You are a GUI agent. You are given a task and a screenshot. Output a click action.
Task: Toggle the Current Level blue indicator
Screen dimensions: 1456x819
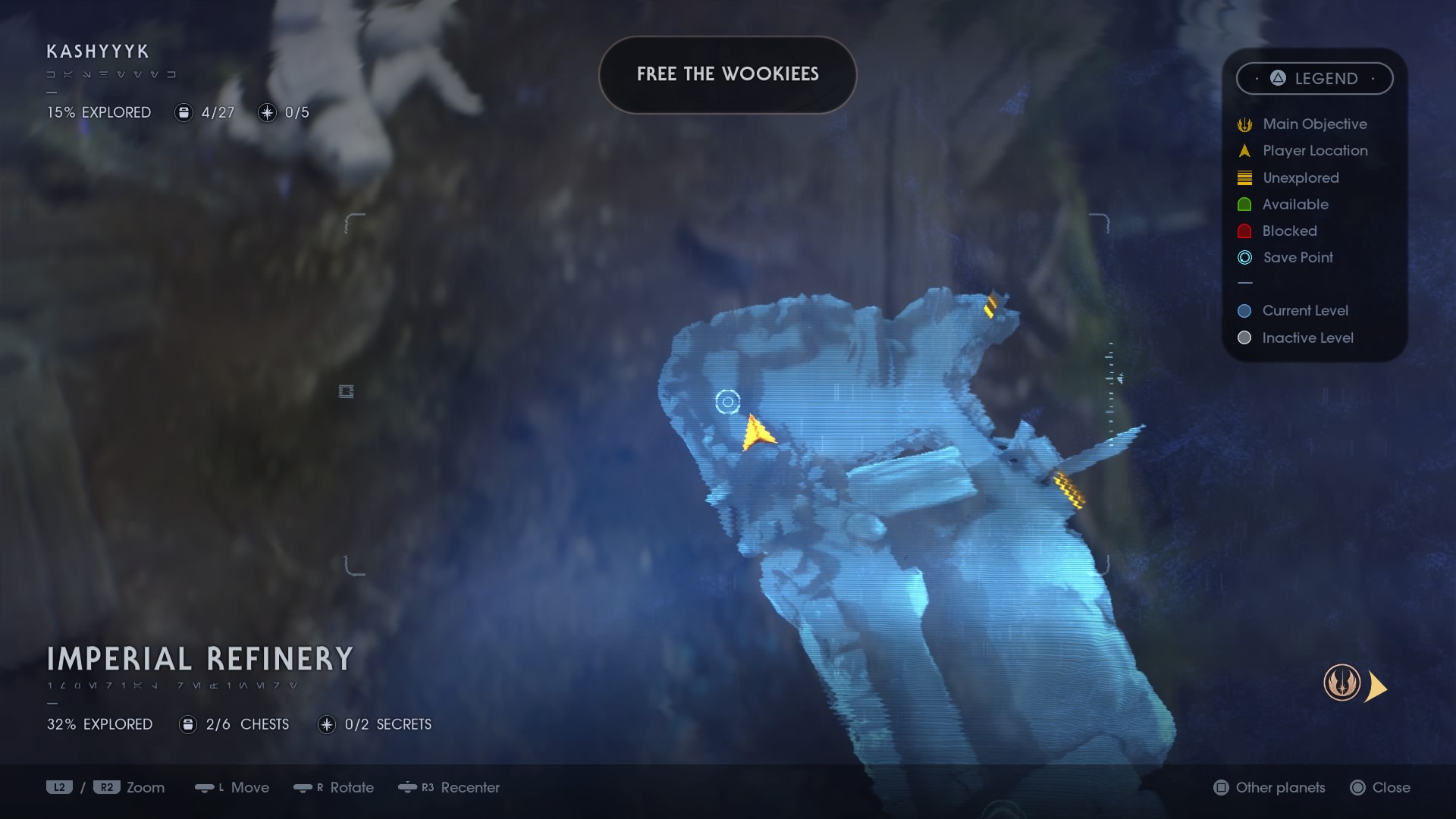(1244, 310)
